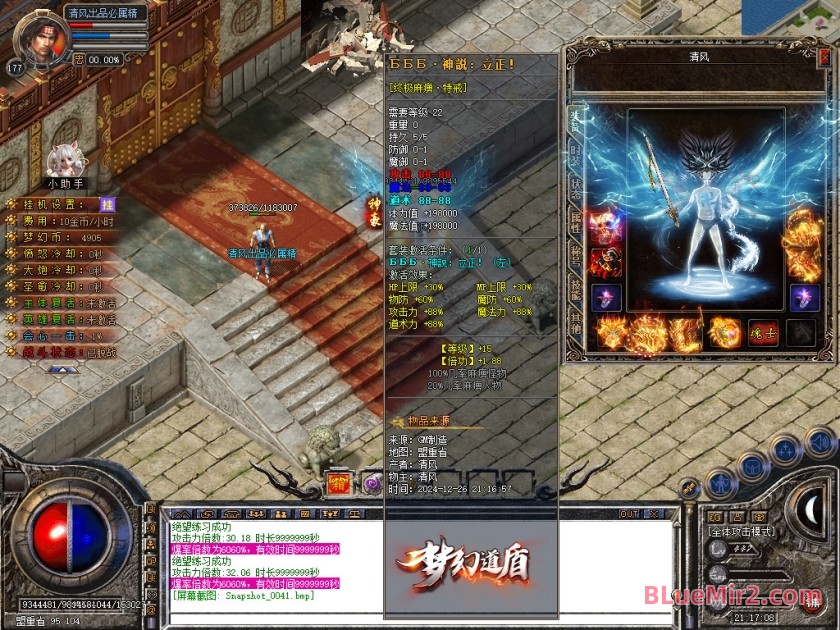Select the 魂士 equipment slot
The width and height of the screenshot is (840, 630).
(x=764, y=333)
